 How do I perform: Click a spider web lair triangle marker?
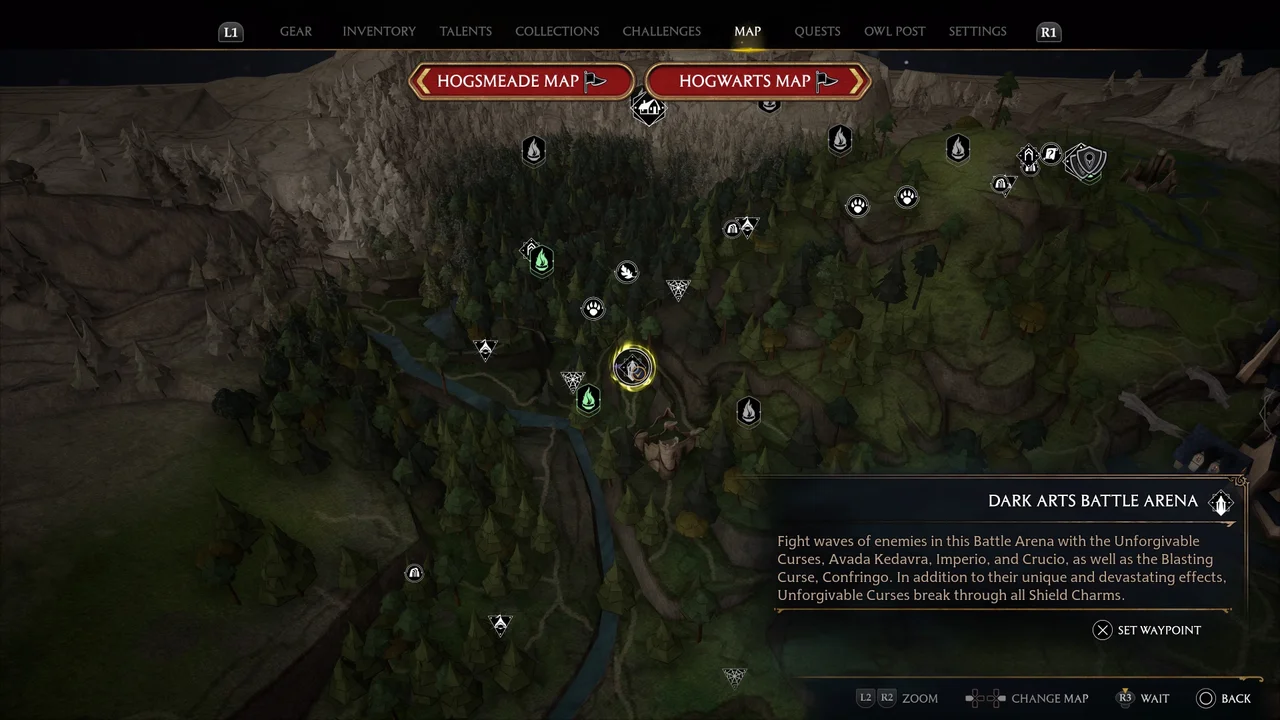[678, 290]
